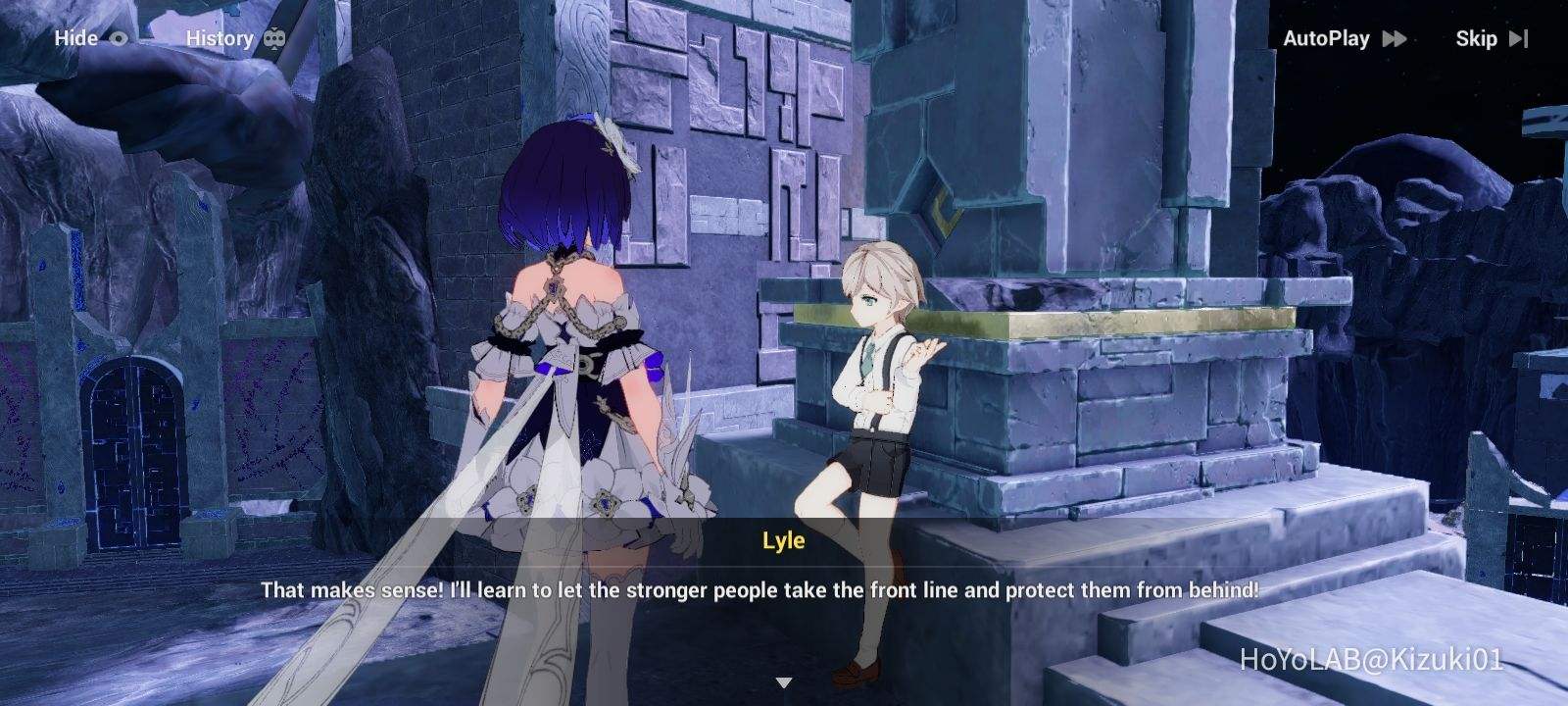This screenshot has height=706, width=1568.
Task: Click the skip-to-end icon beside Skip
Action: click(x=1521, y=39)
